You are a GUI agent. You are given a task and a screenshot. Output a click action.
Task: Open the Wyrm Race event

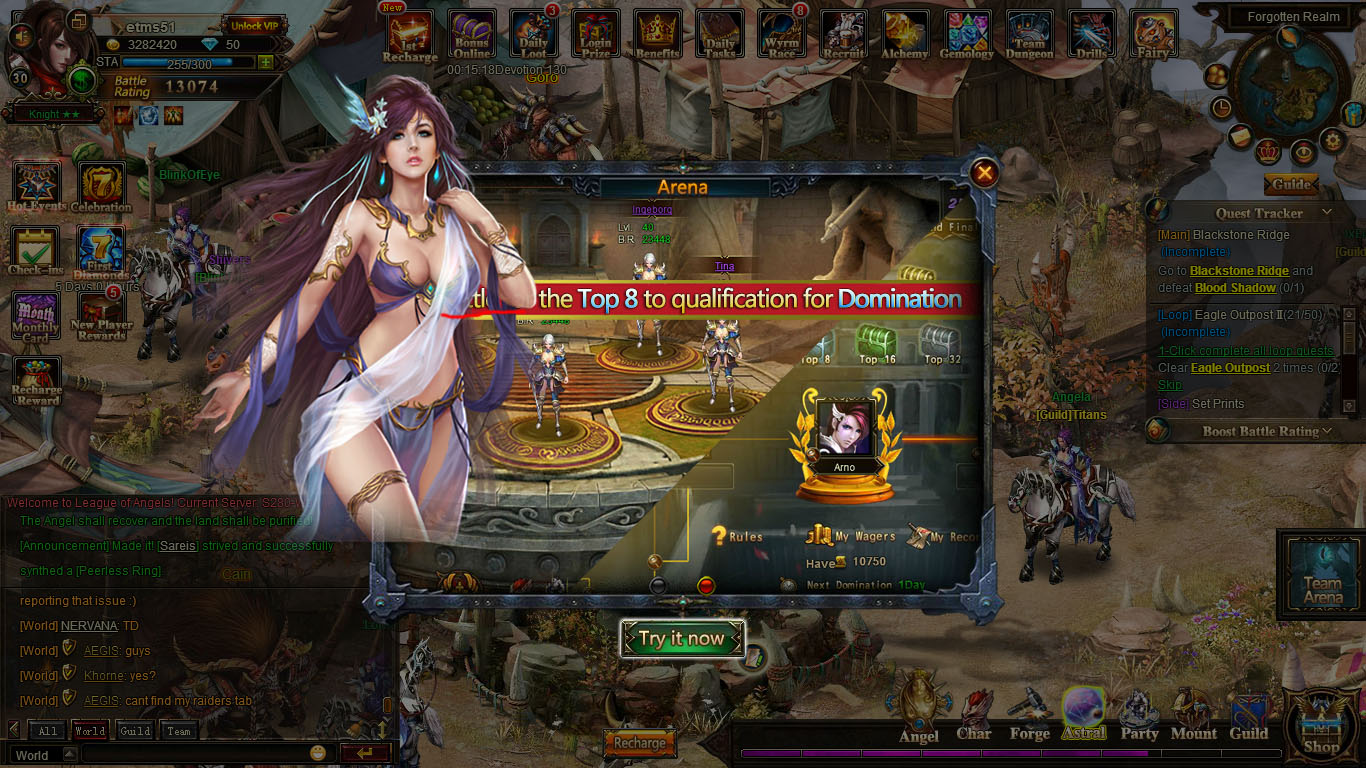[782, 36]
